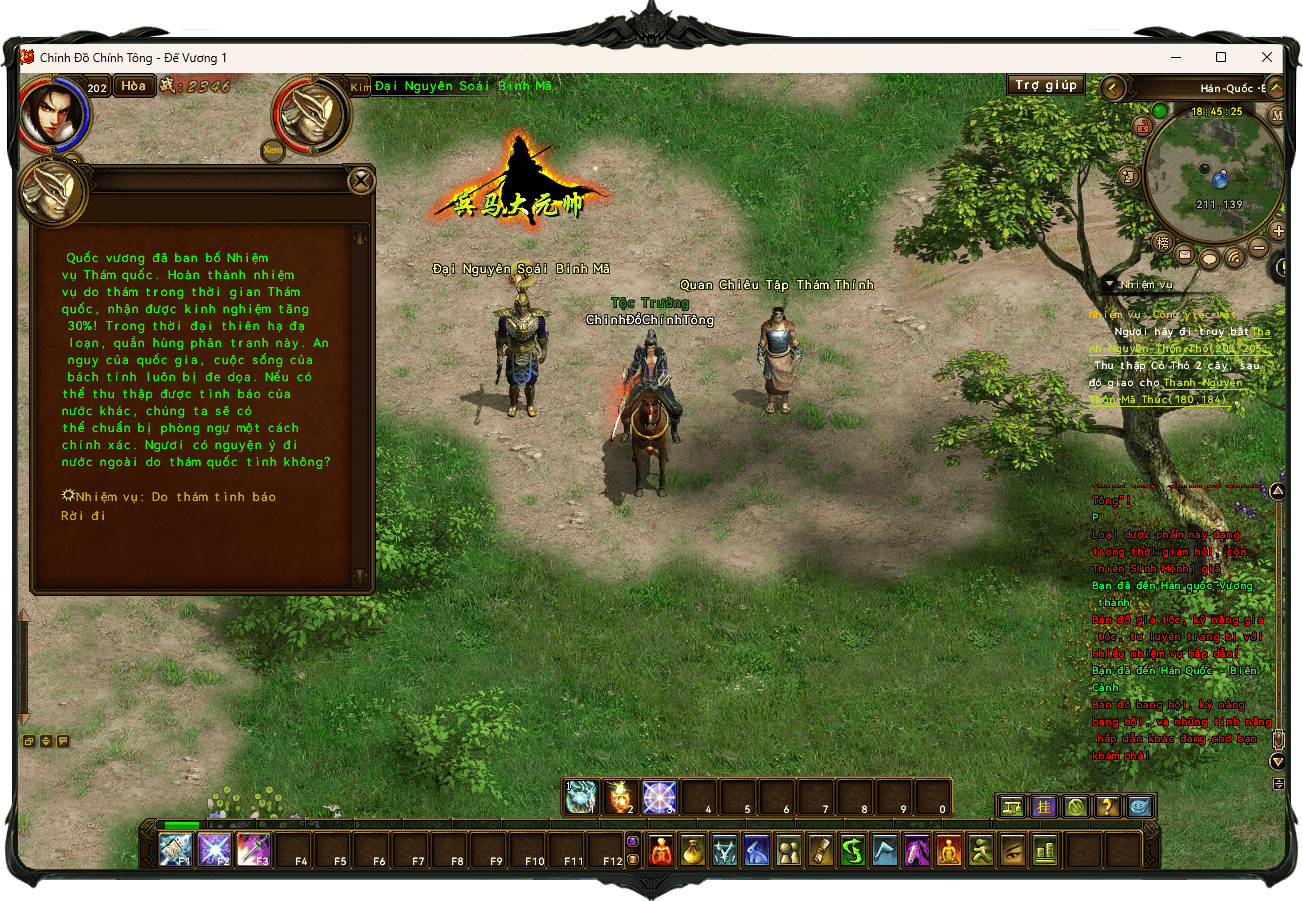Click the yellow question mark button
The height and width of the screenshot is (901, 1303).
1108,806
